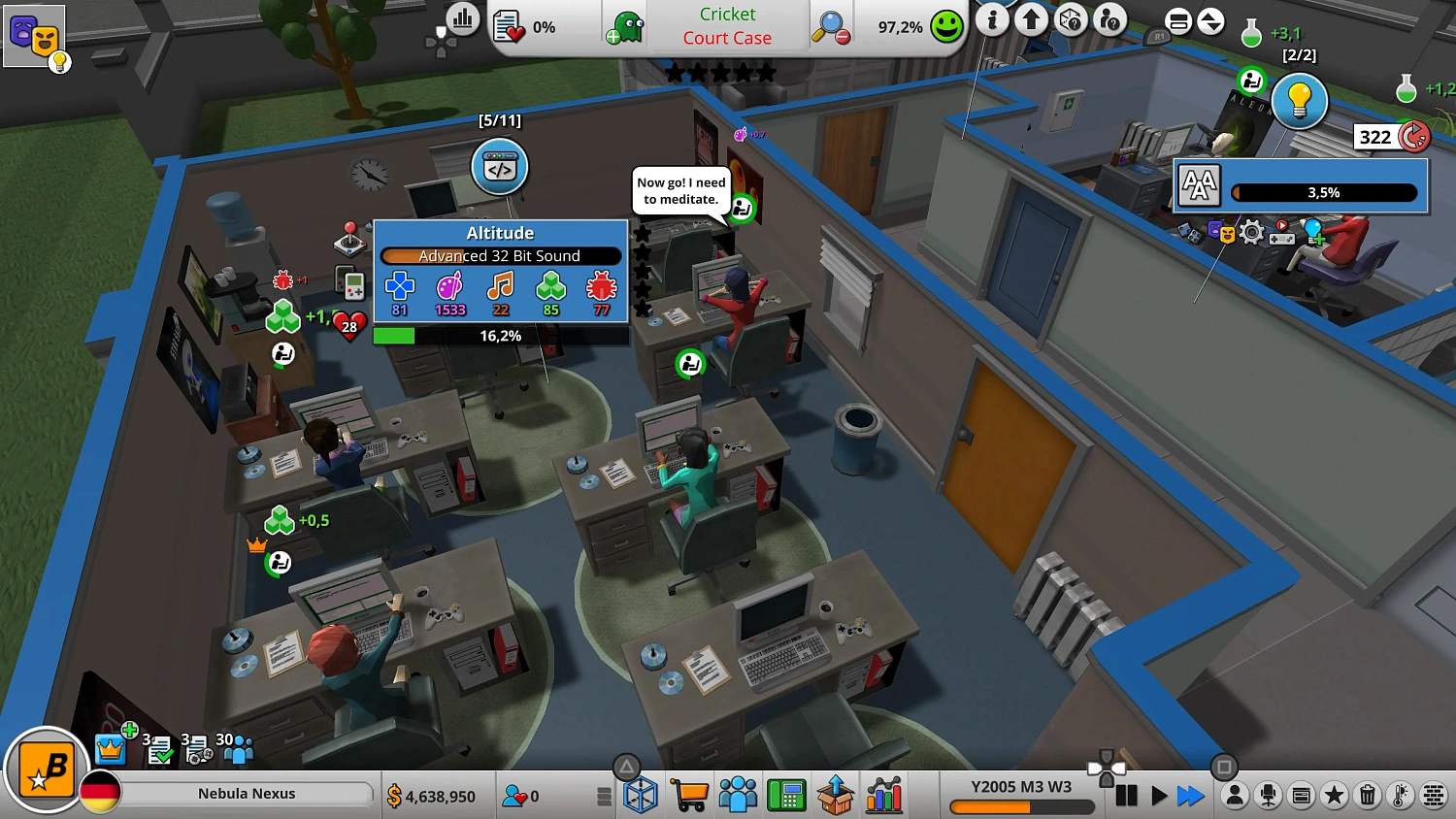Image resolution: width=1456 pixels, height=819 pixels.
Task: Click the phone icon on the bottom toolbar
Action: pos(786,795)
